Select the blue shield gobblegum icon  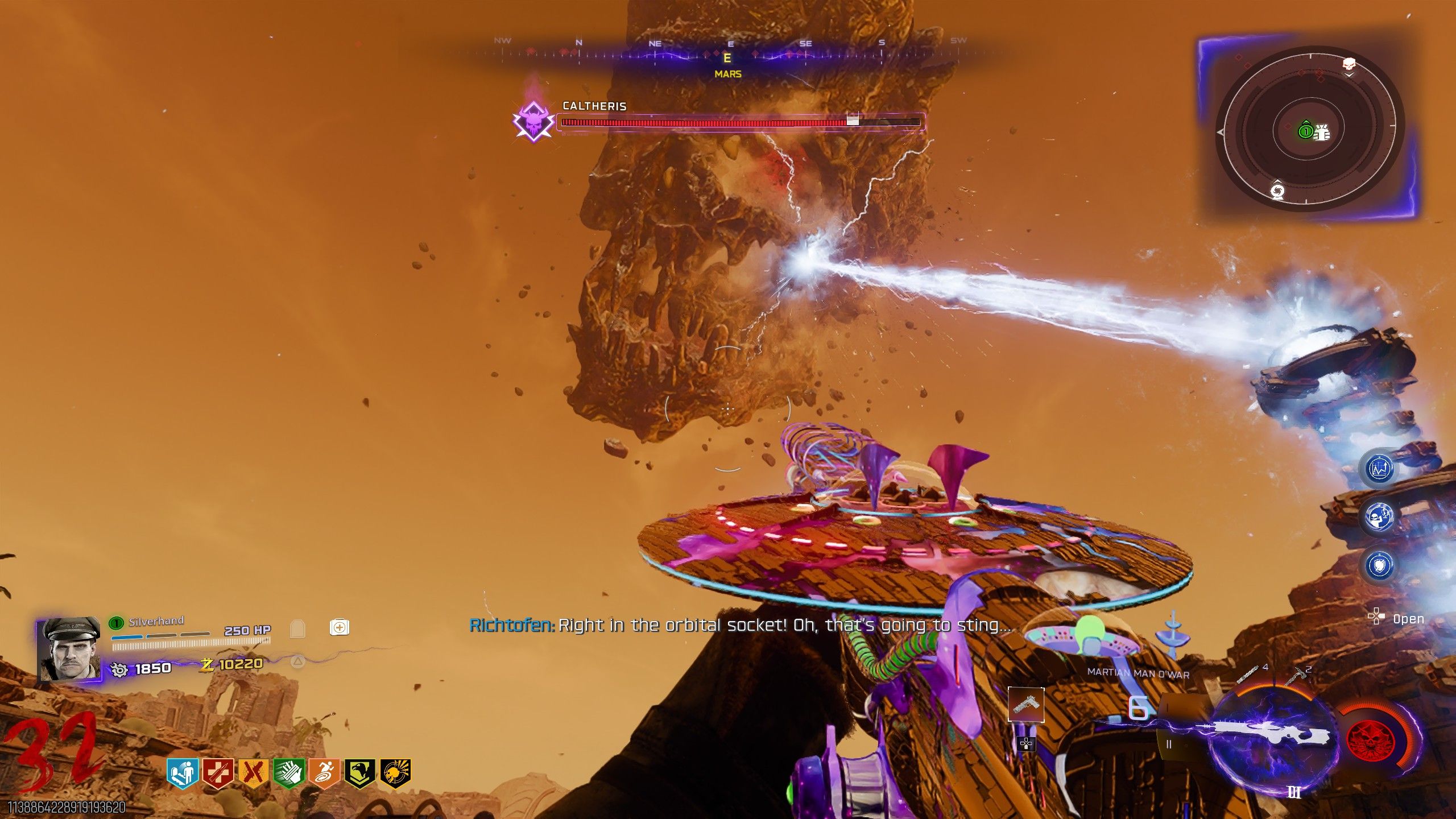pyautogui.click(x=1379, y=565)
